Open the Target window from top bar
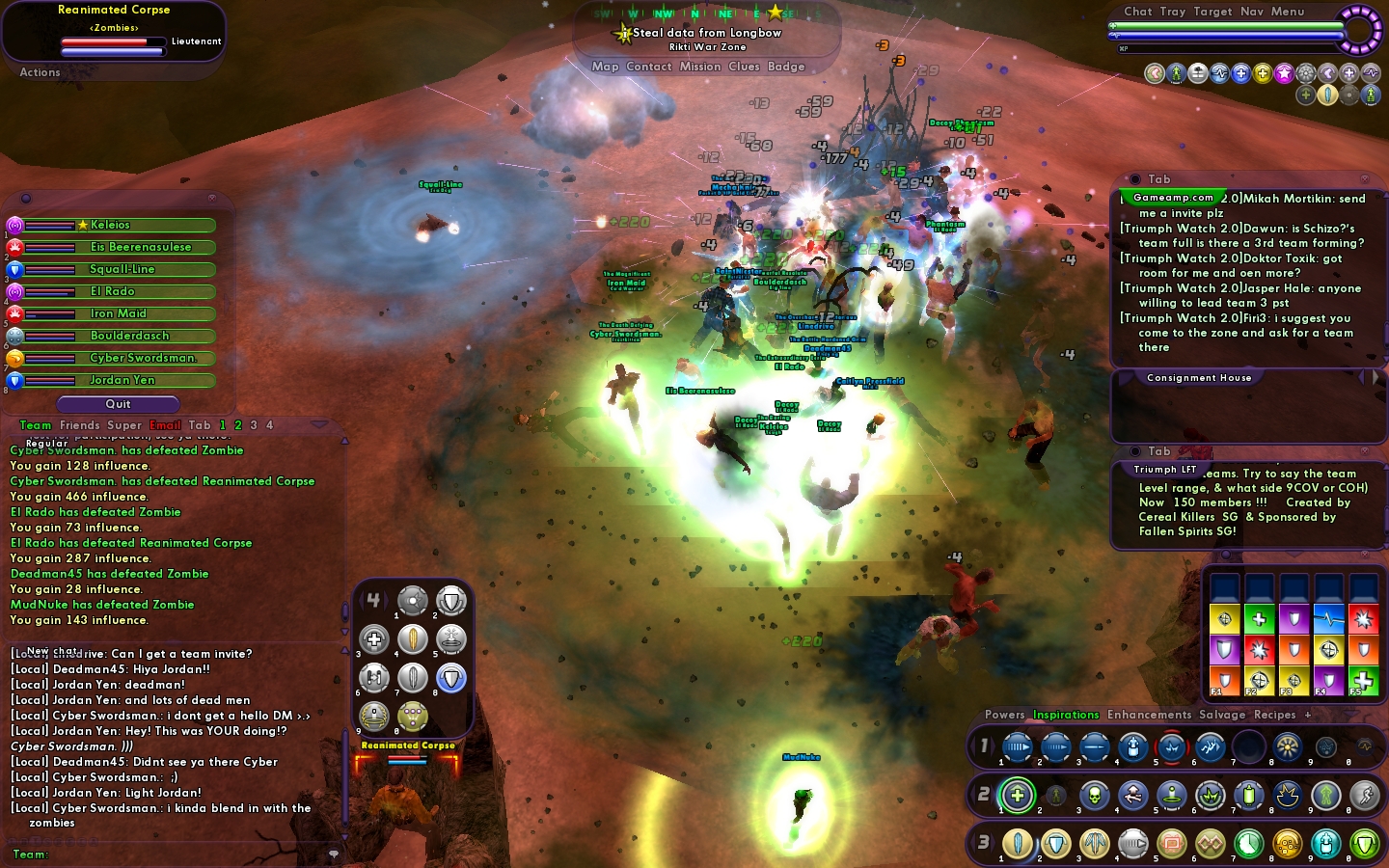The image size is (1389, 868). [x=1212, y=12]
